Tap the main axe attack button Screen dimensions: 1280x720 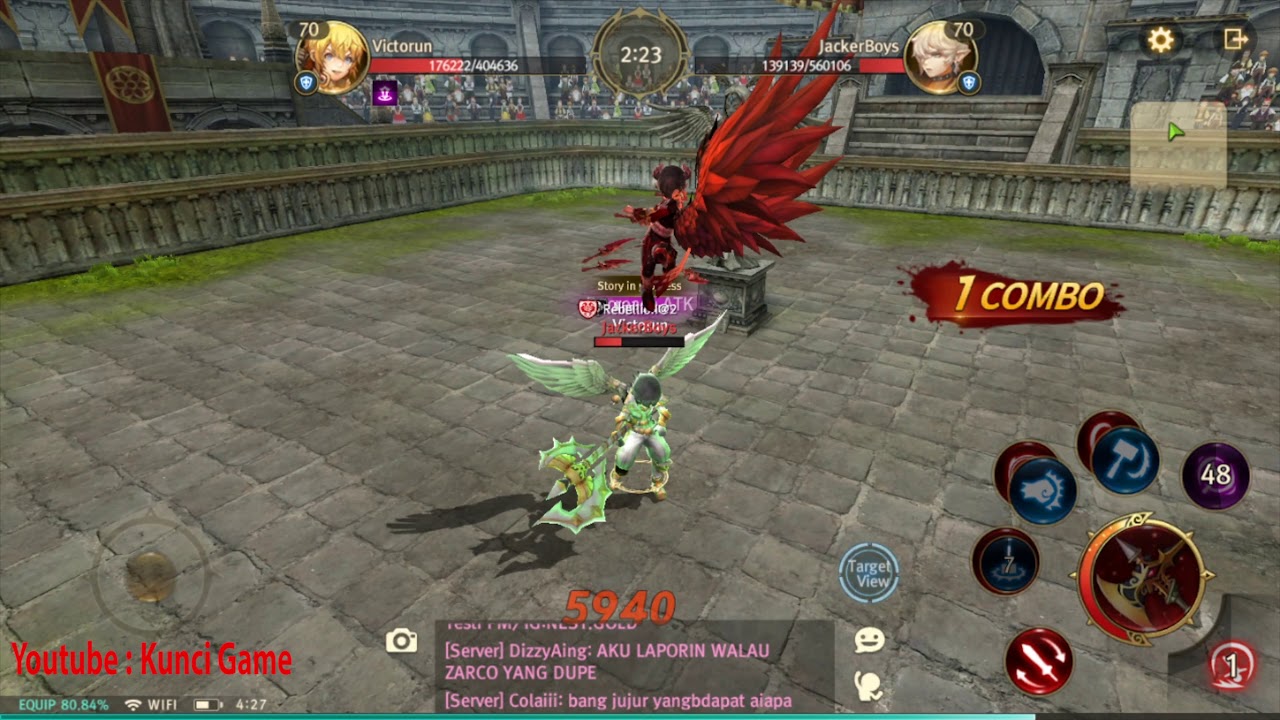[x=1142, y=578]
